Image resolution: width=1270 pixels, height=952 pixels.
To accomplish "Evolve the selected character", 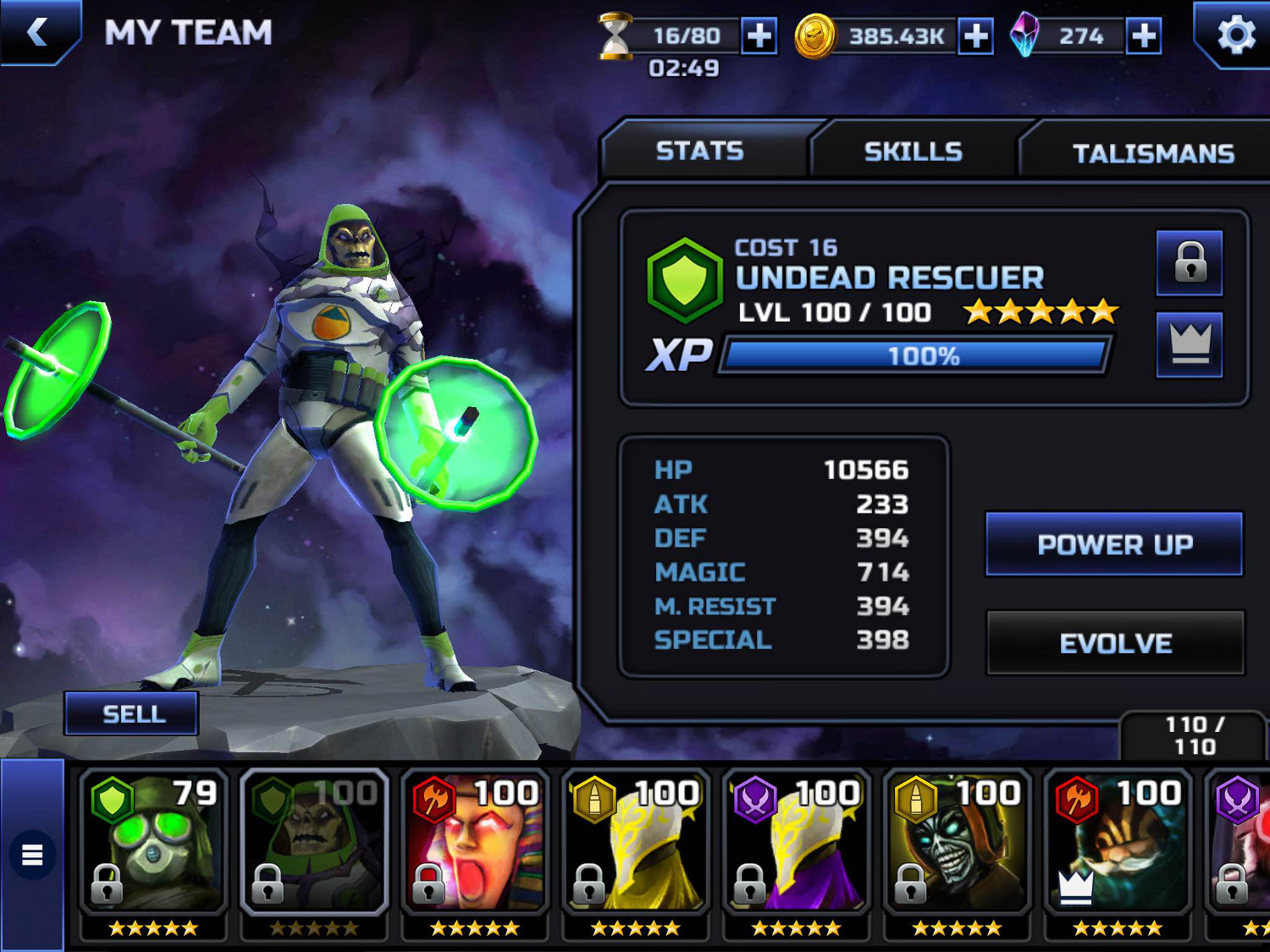I will pos(1115,643).
